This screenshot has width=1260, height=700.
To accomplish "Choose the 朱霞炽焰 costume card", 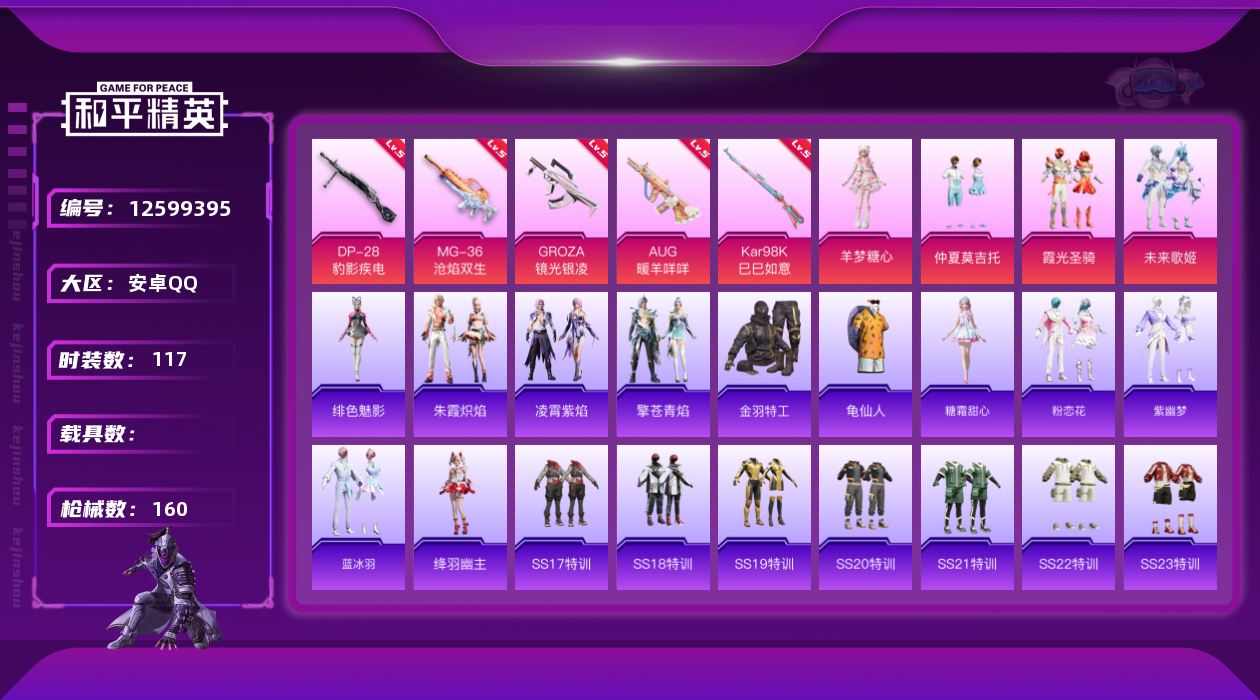I will tap(460, 364).
